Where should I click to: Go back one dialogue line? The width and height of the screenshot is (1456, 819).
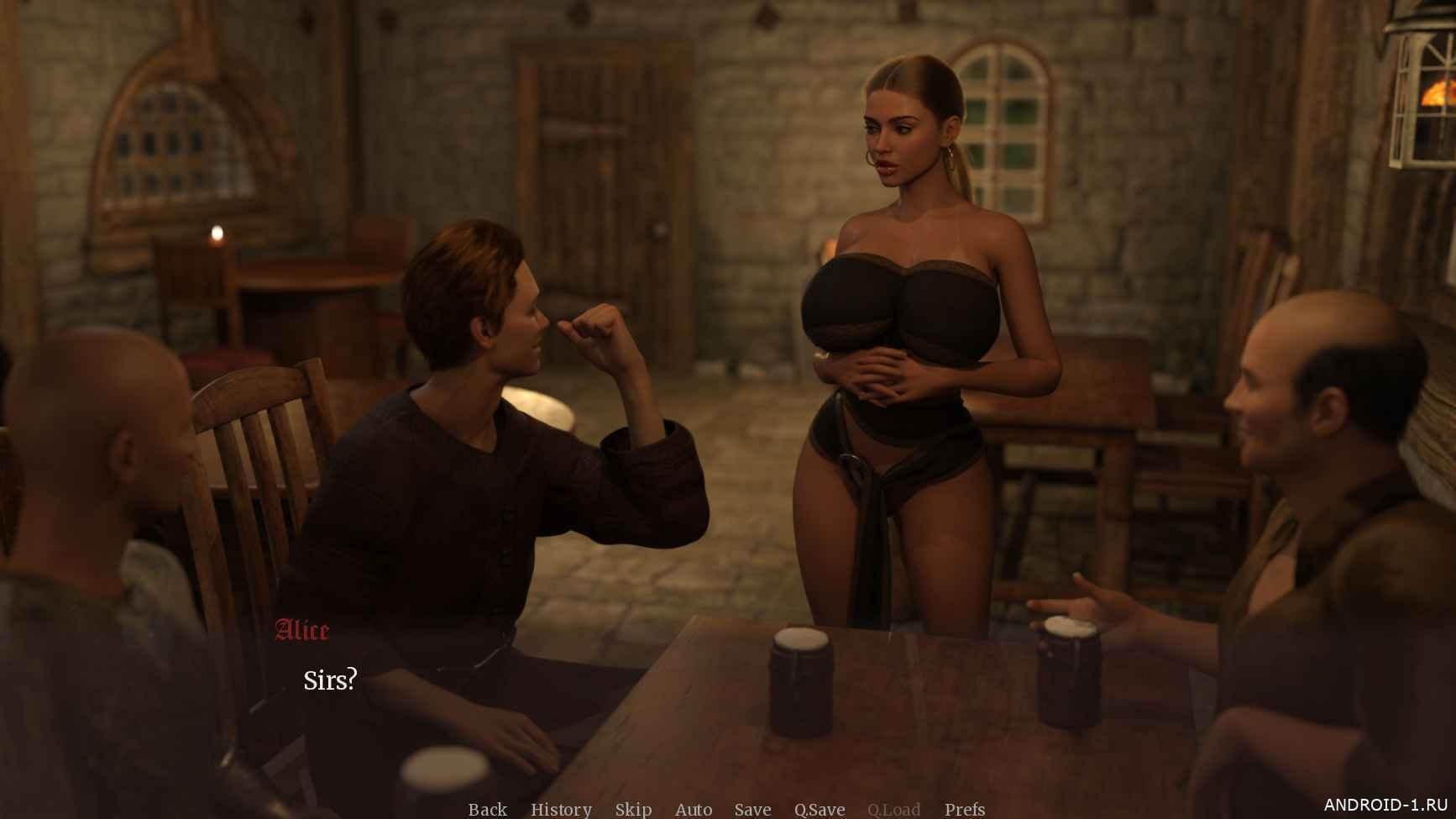point(487,809)
